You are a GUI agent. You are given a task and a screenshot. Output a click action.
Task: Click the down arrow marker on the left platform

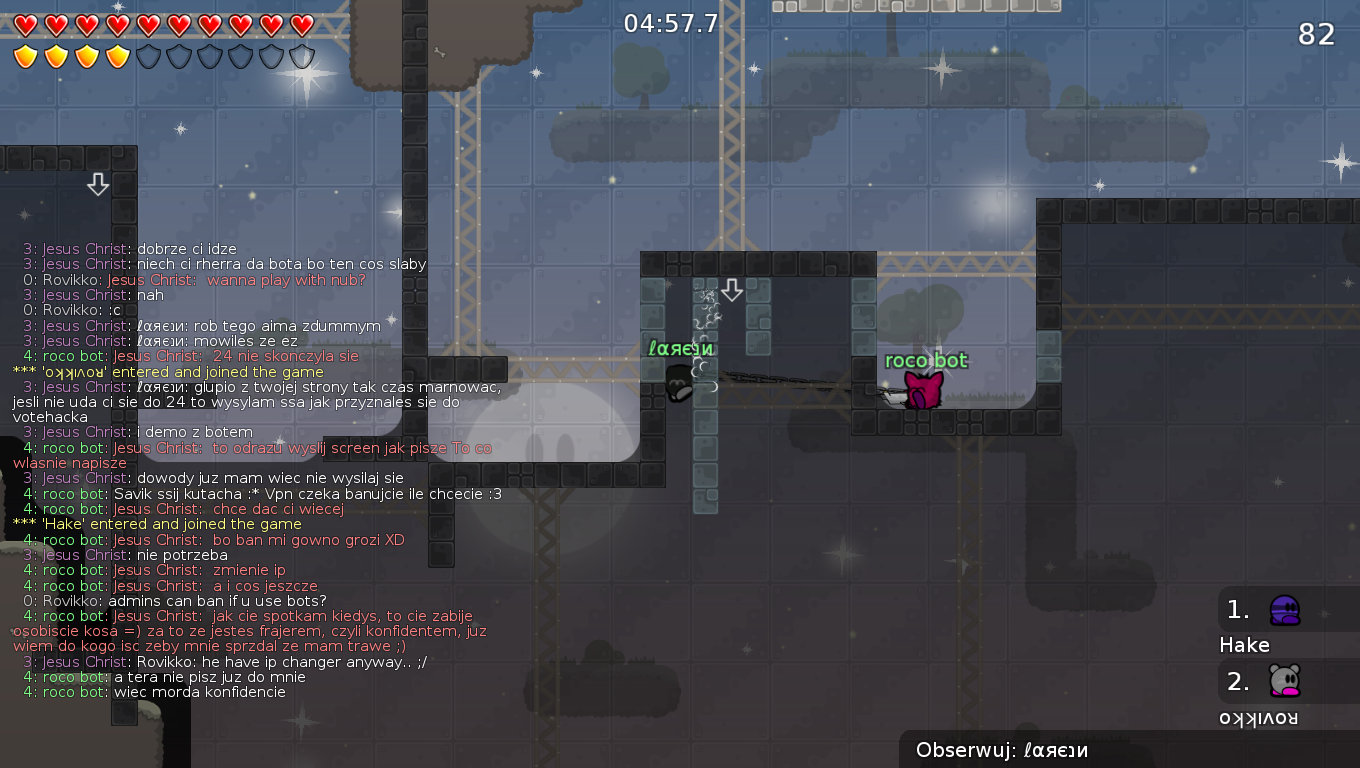coord(97,184)
